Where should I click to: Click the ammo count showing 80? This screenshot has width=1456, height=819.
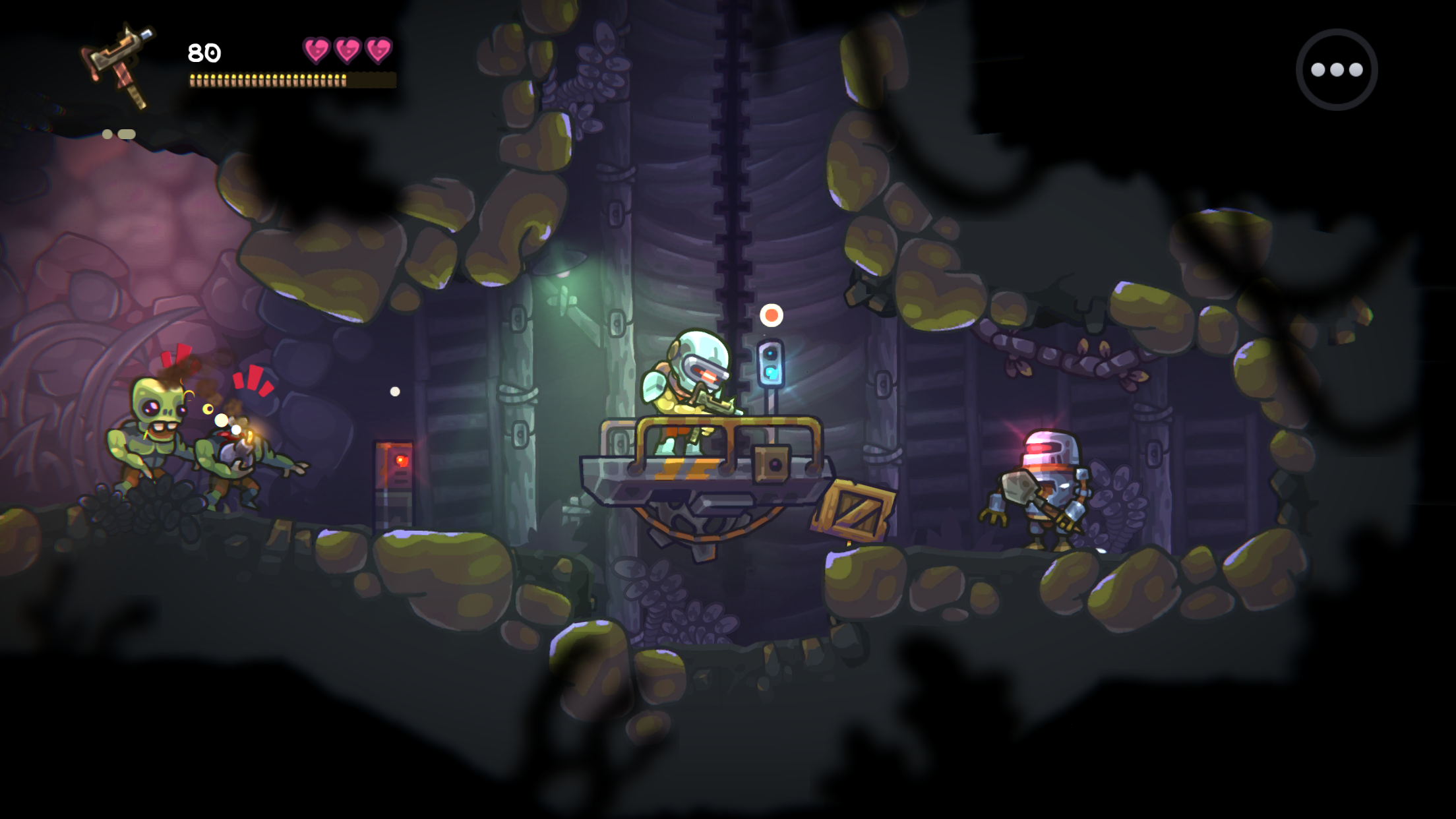tap(204, 51)
